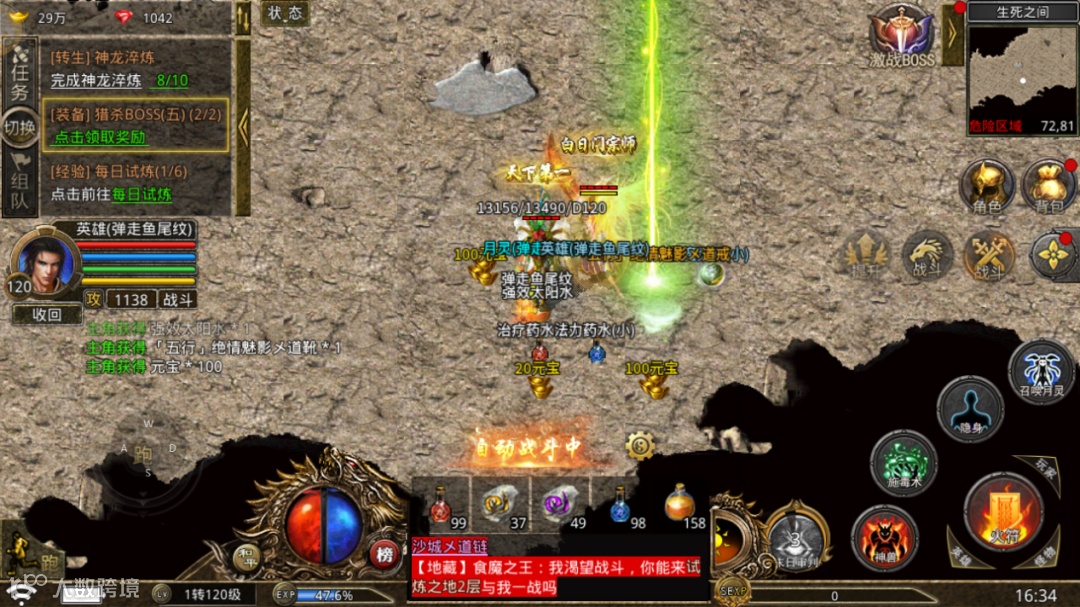Use the 隐身 invisibility skill
The image size is (1080, 607).
tap(970, 409)
